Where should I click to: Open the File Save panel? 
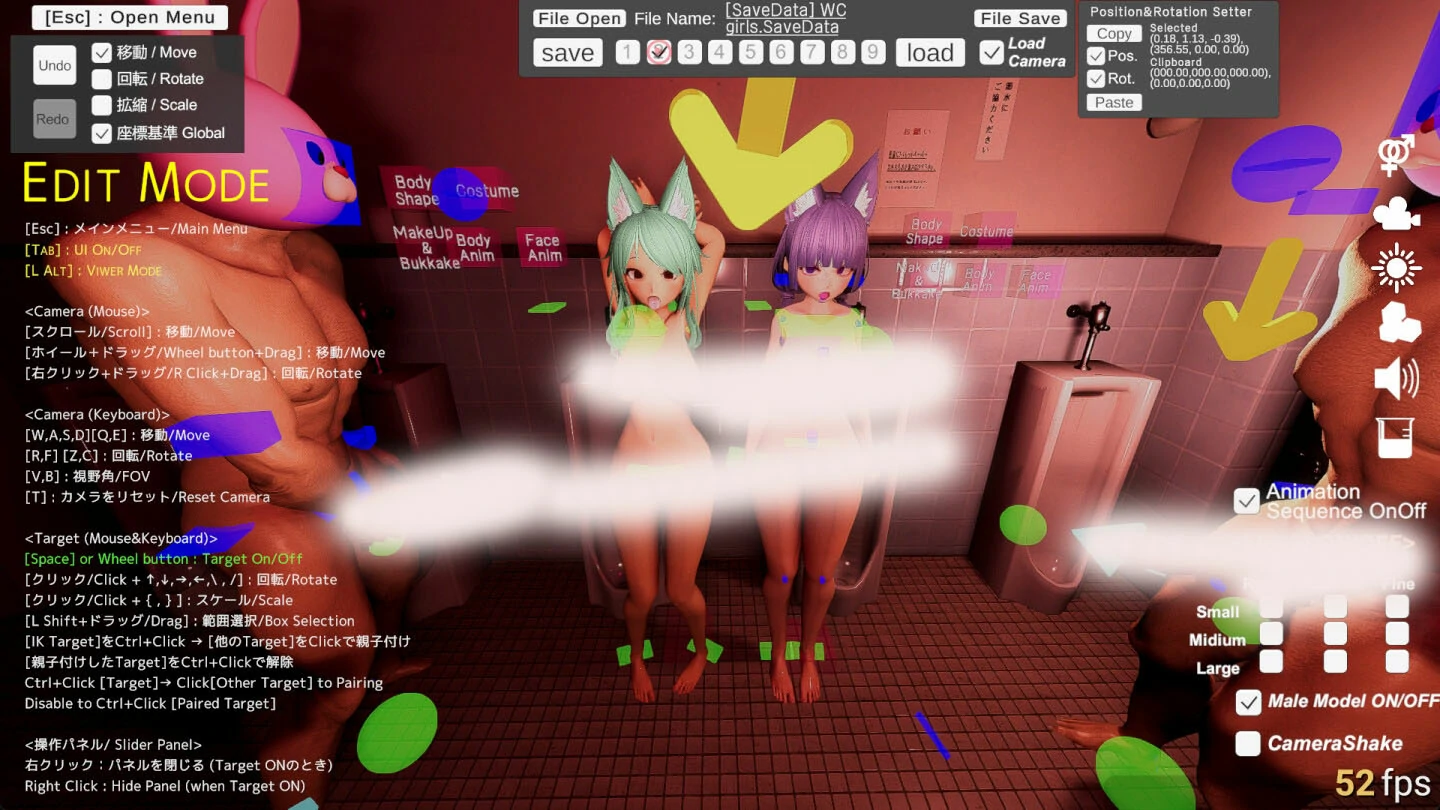[x=1019, y=17]
